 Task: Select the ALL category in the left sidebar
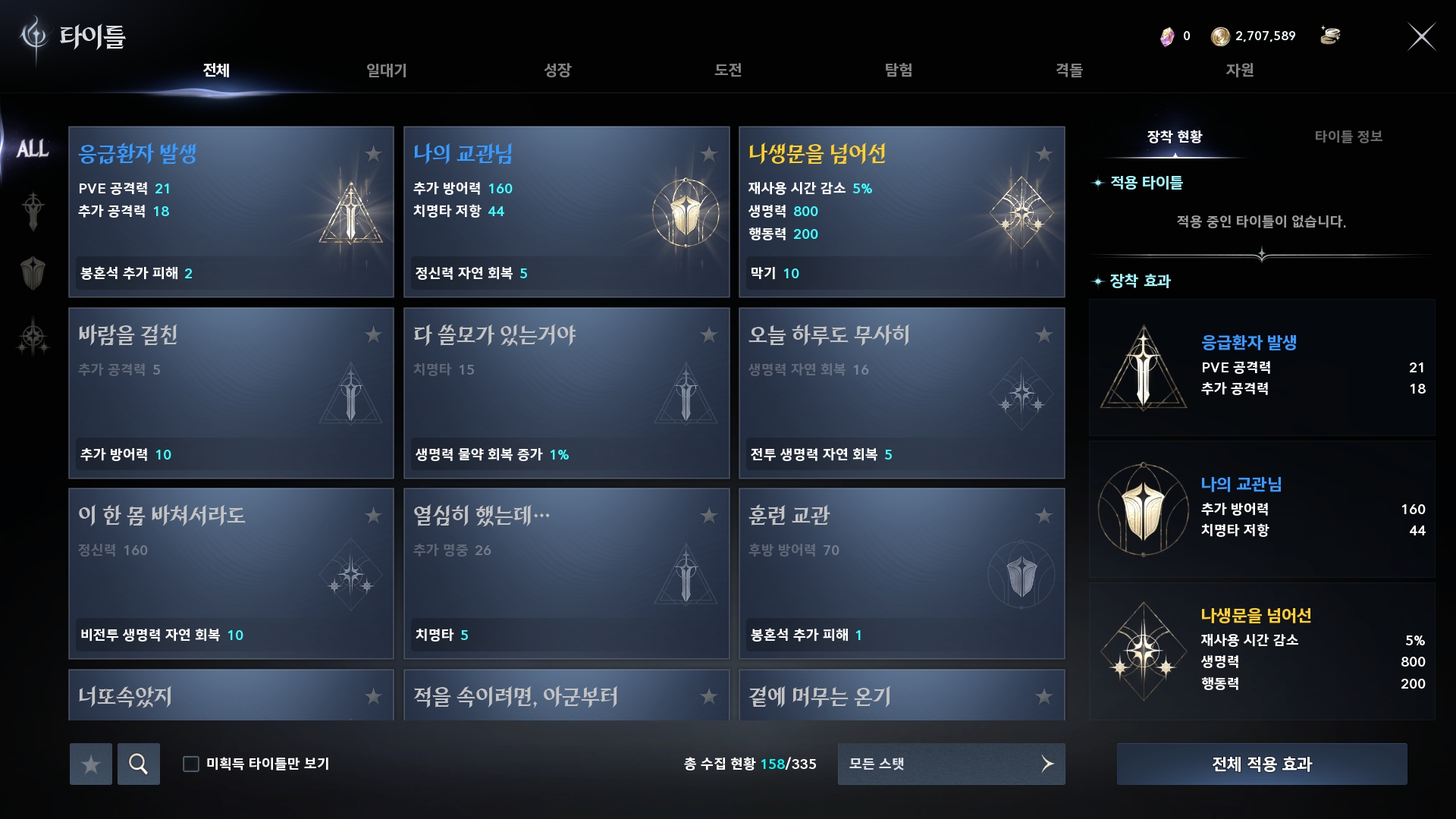(34, 148)
